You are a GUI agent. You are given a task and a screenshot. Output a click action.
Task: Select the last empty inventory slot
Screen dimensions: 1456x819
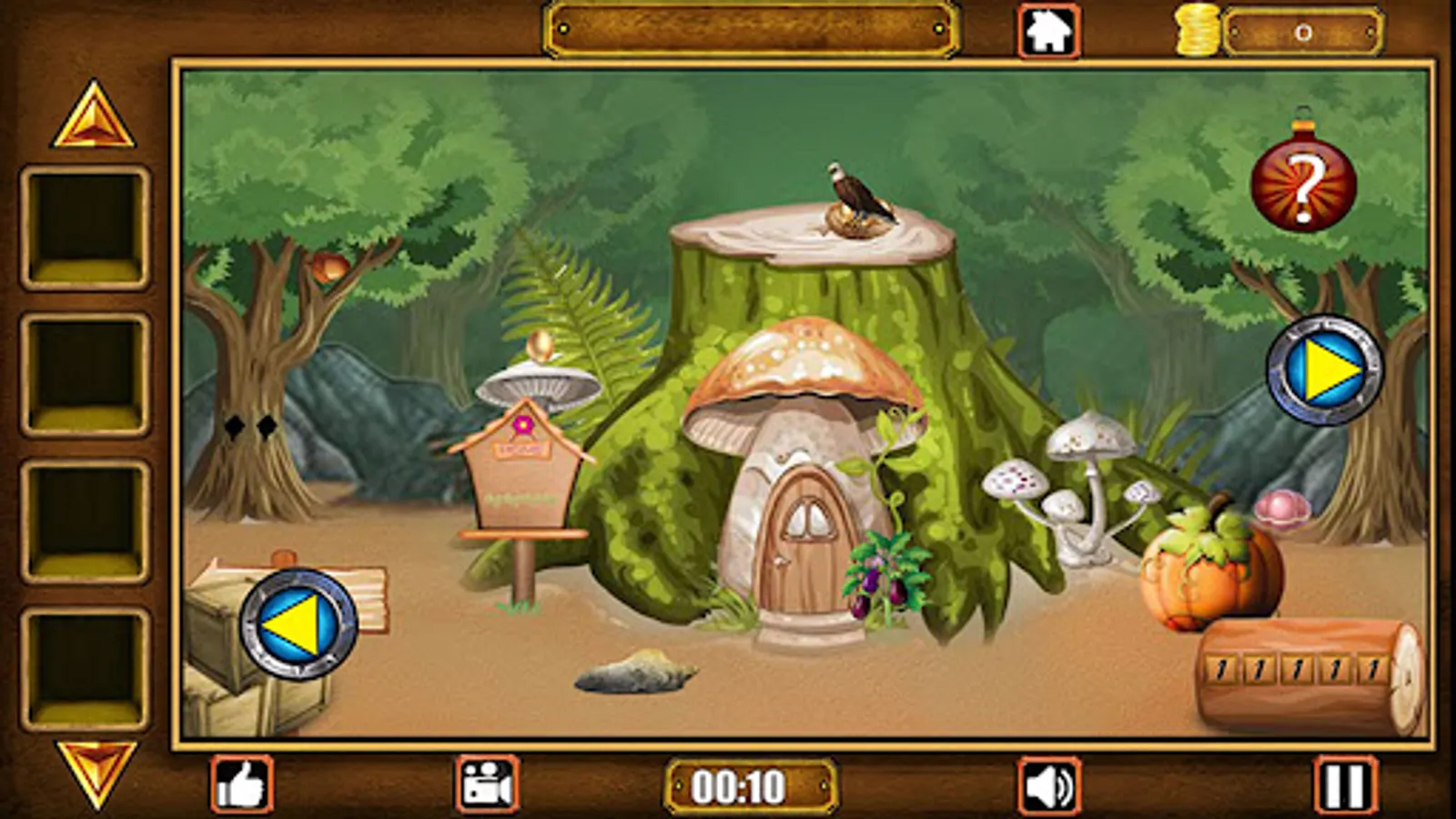tap(86, 664)
